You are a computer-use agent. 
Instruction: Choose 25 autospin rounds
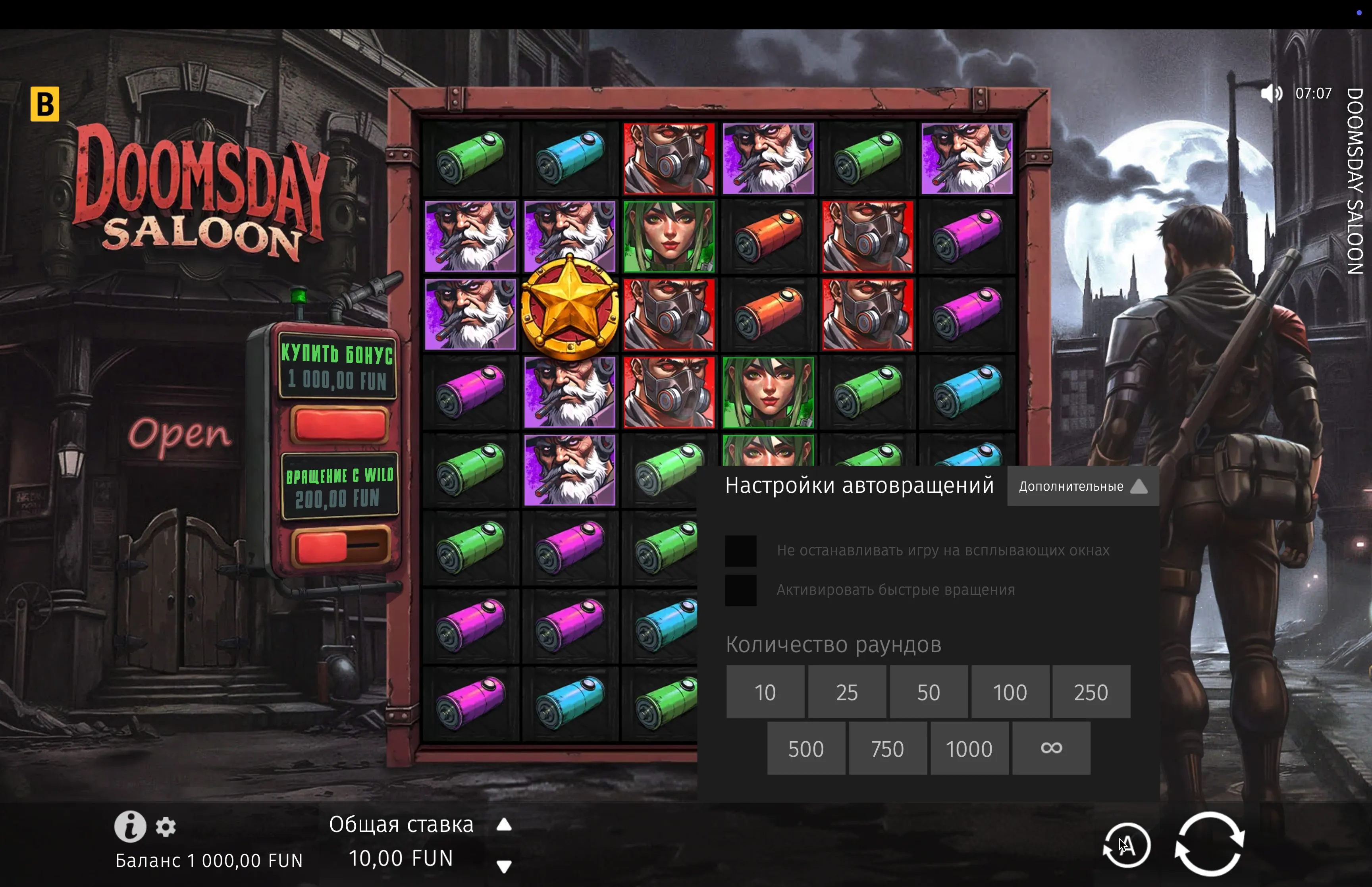[x=847, y=692]
